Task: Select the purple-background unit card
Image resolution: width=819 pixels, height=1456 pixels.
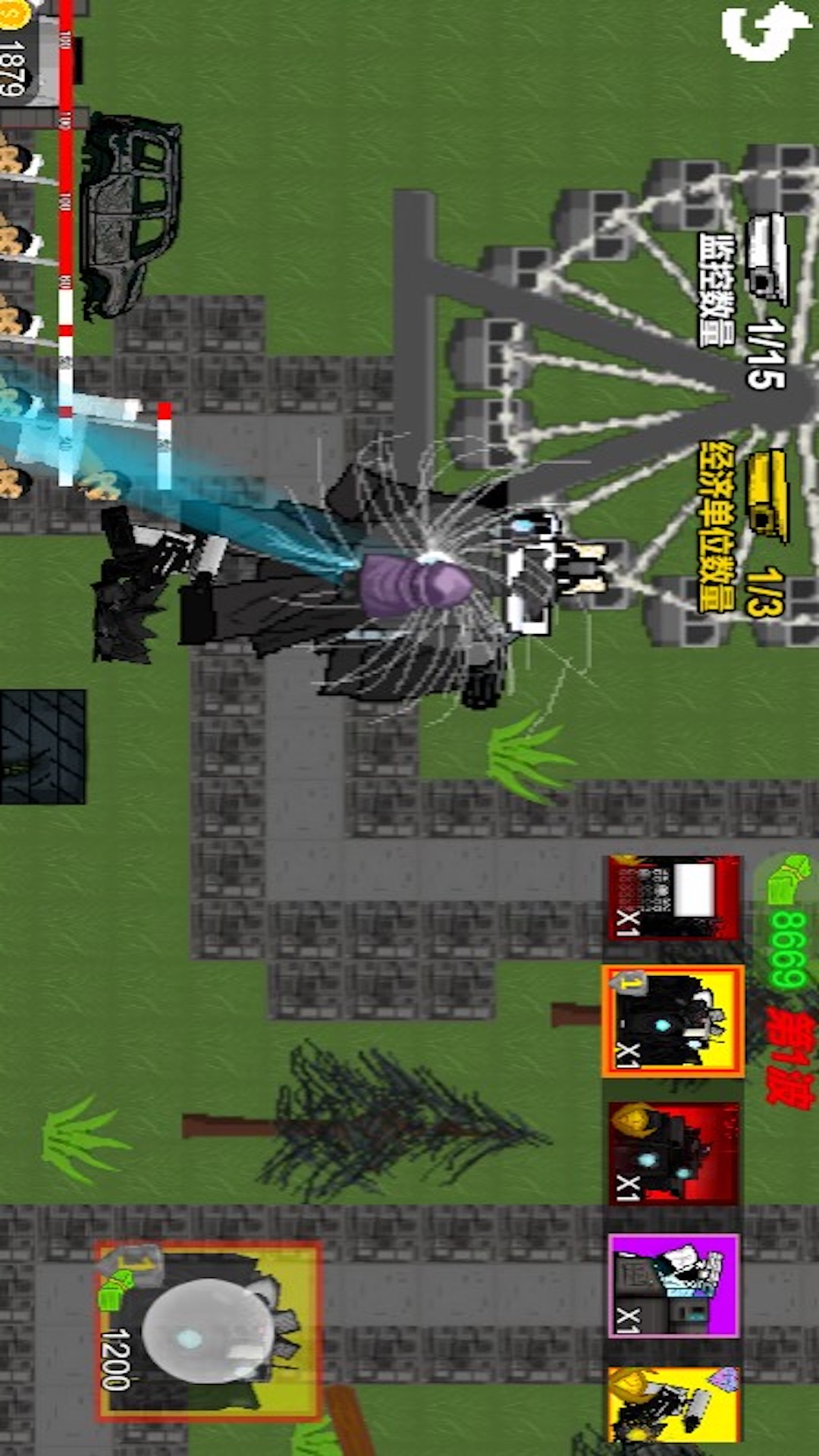Action: coord(673,1285)
